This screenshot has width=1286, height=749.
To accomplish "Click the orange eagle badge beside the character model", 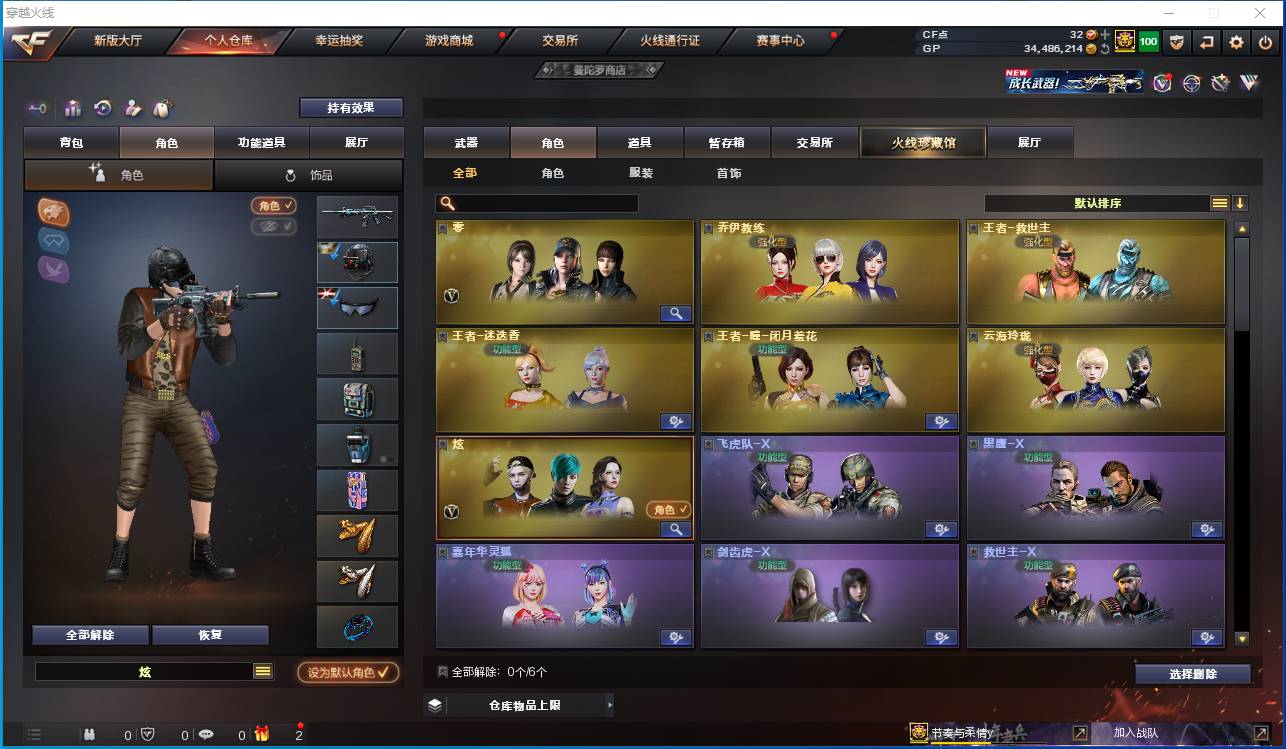I will click(53, 212).
